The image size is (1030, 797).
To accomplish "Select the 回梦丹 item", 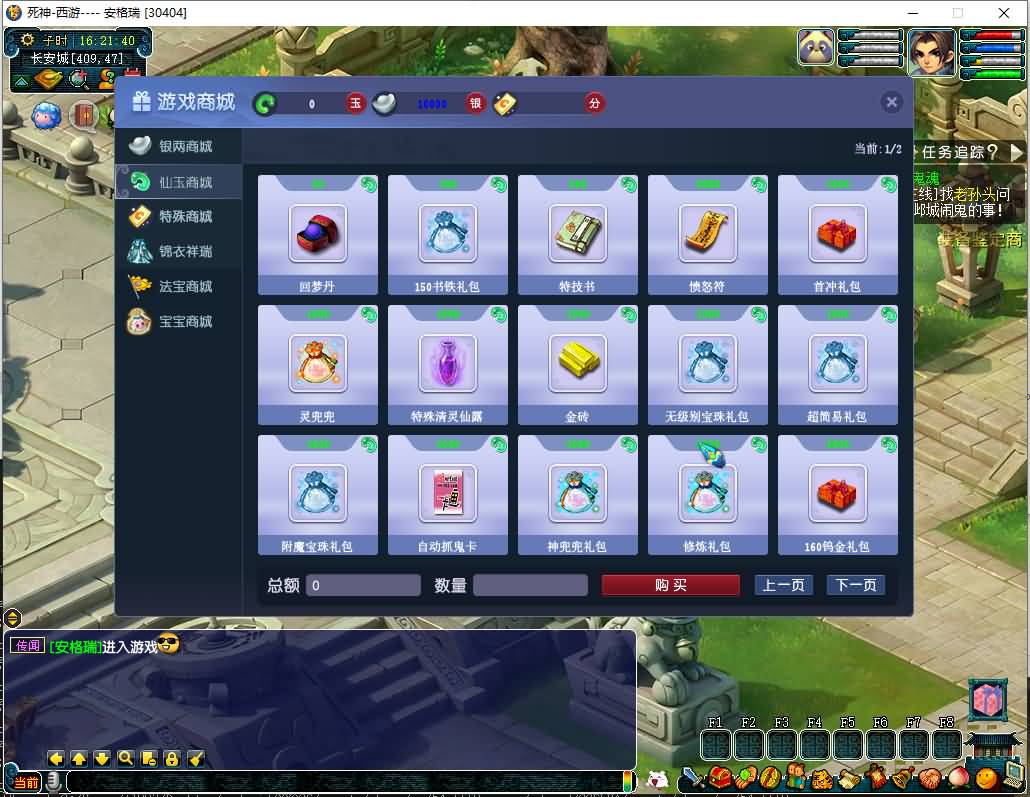I will [318, 234].
